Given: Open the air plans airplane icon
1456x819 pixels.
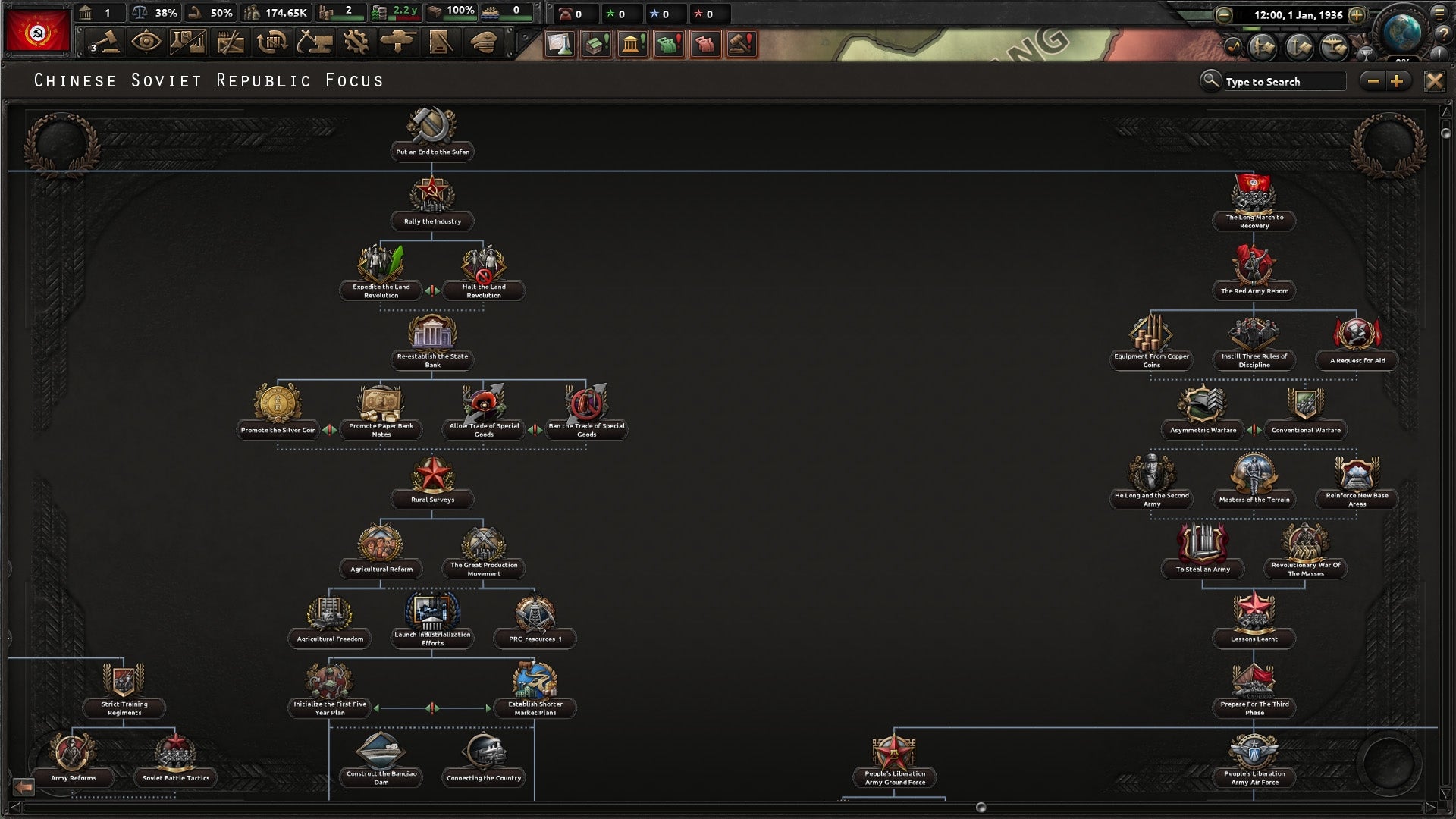Looking at the screenshot, I should tap(1333, 47).
